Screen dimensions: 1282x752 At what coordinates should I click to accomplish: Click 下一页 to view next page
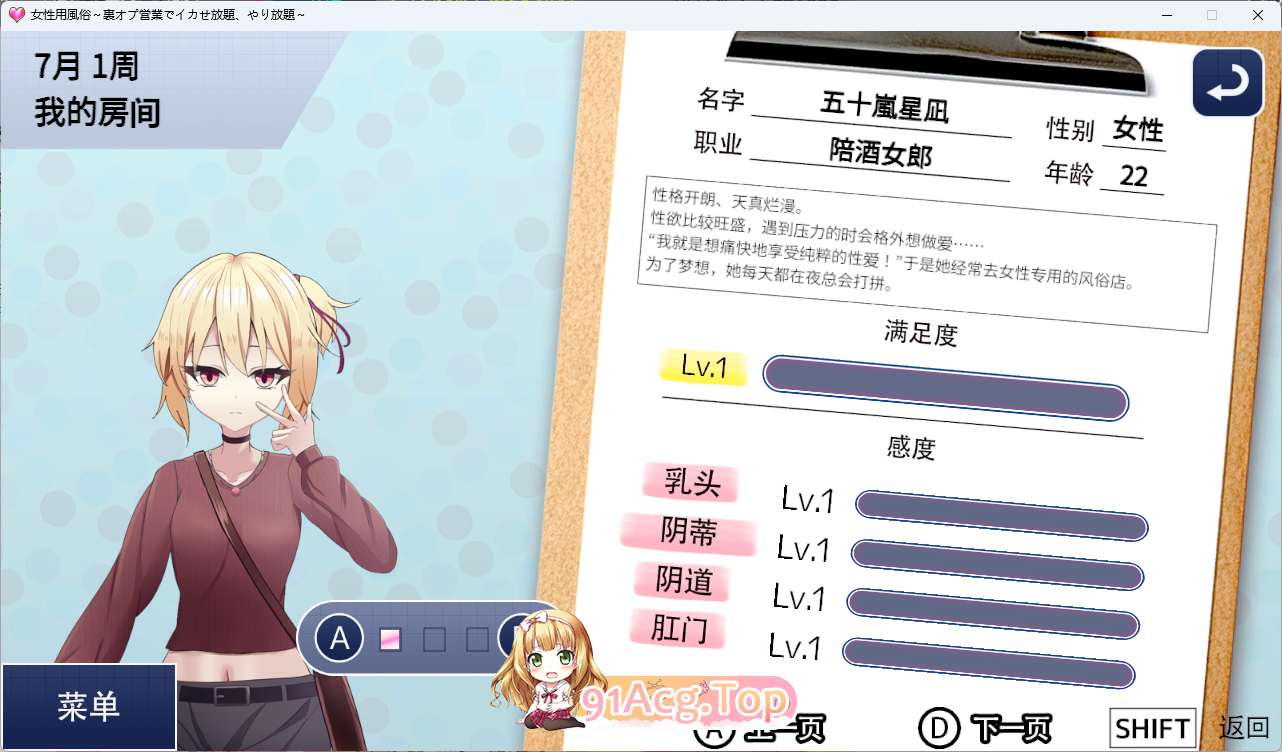coord(1010,727)
